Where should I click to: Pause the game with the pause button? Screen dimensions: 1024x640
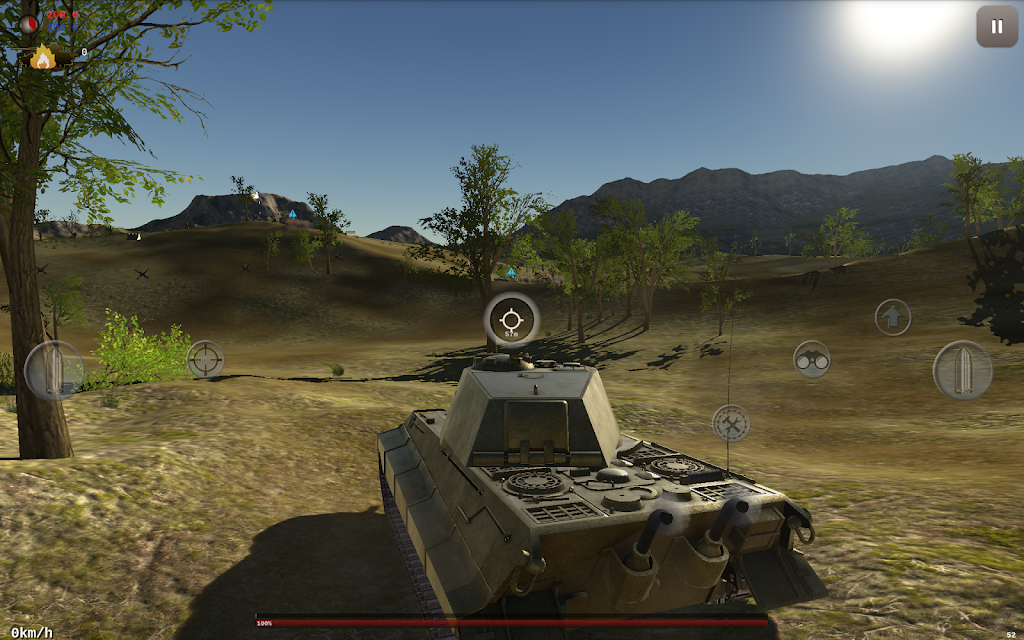[996, 27]
